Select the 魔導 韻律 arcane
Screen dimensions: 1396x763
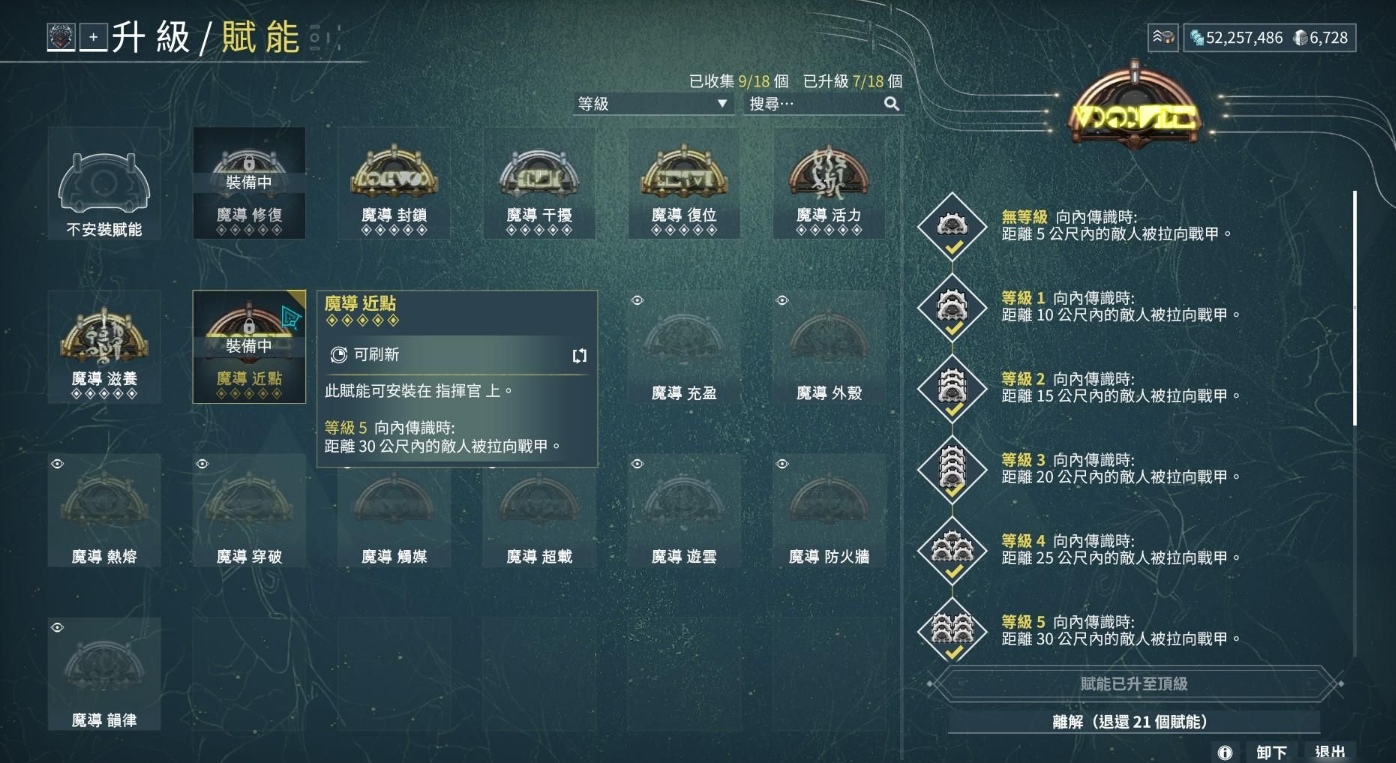point(105,673)
